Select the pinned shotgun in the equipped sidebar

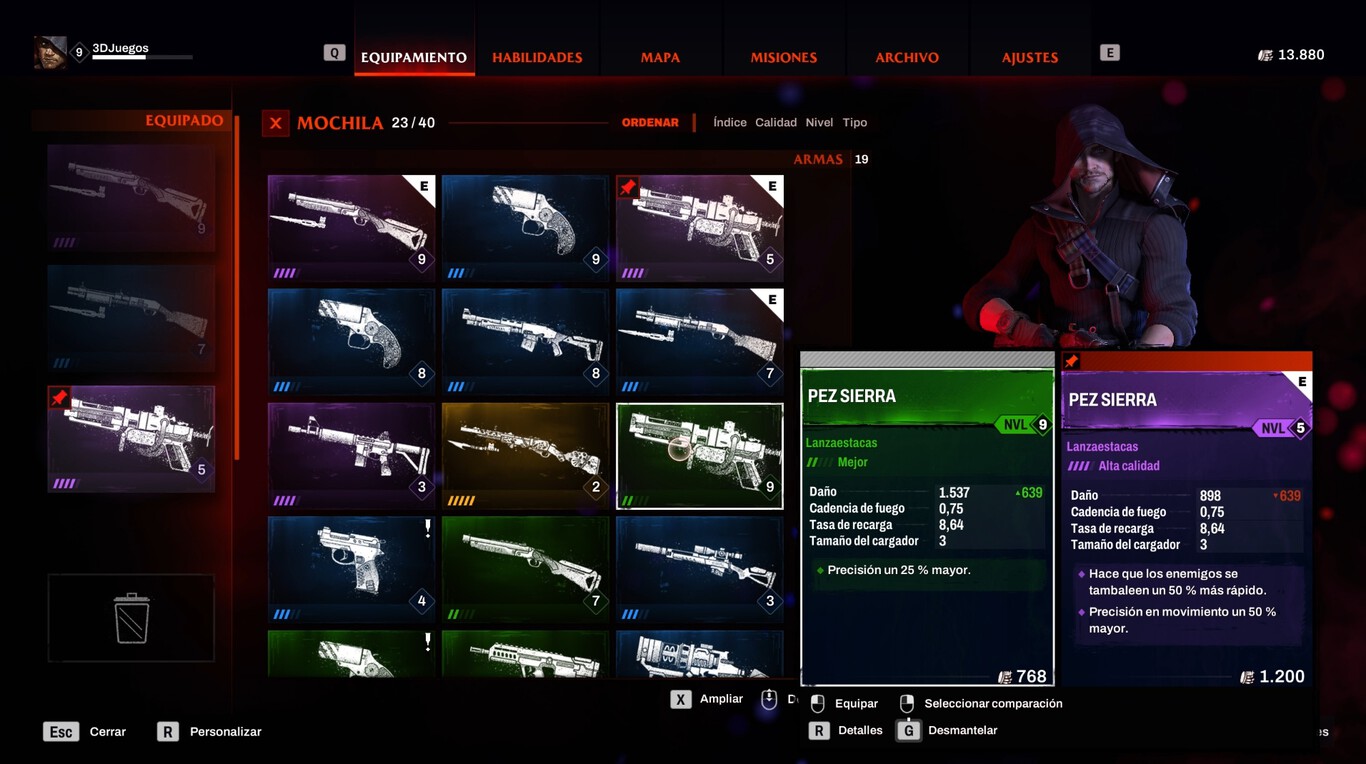coord(131,438)
